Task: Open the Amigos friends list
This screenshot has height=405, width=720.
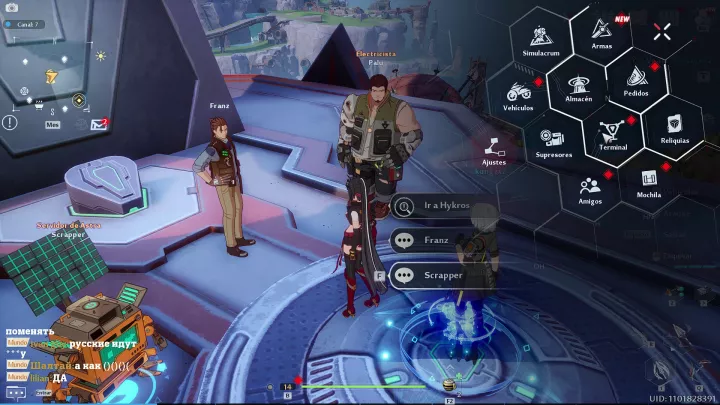Action: pos(590,188)
